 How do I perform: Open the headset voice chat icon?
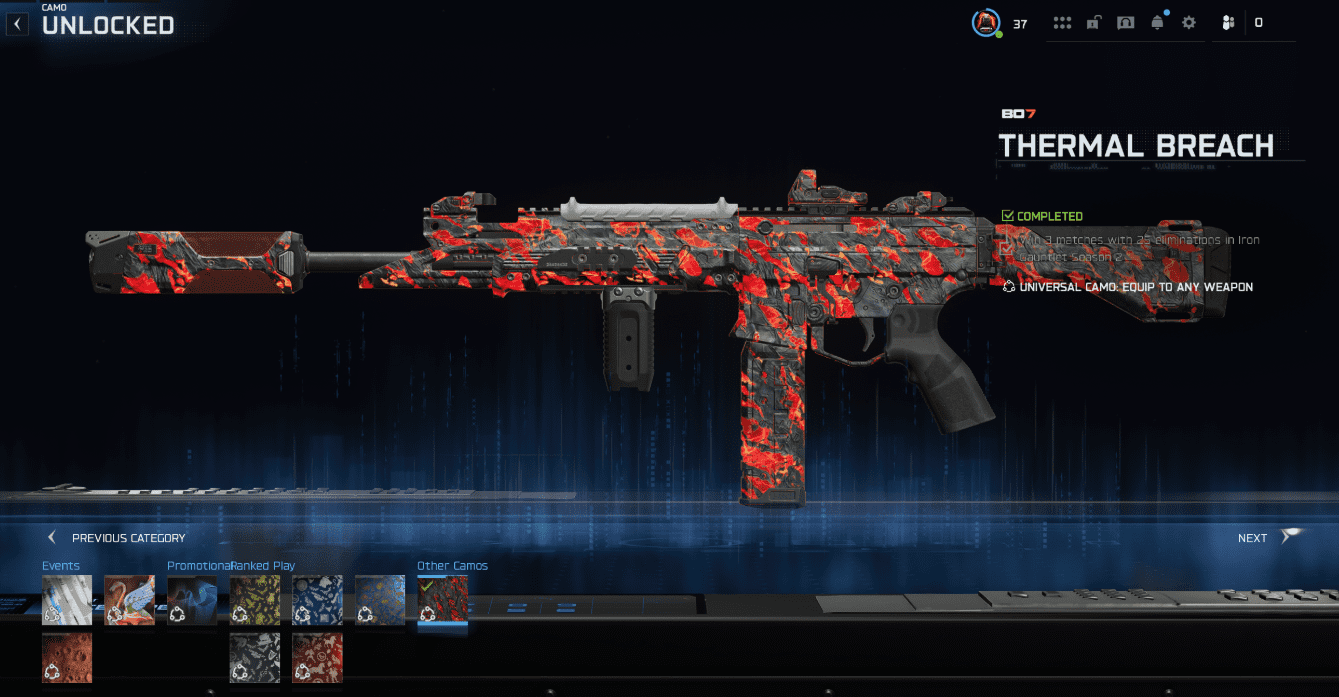pyautogui.click(x=1126, y=23)
